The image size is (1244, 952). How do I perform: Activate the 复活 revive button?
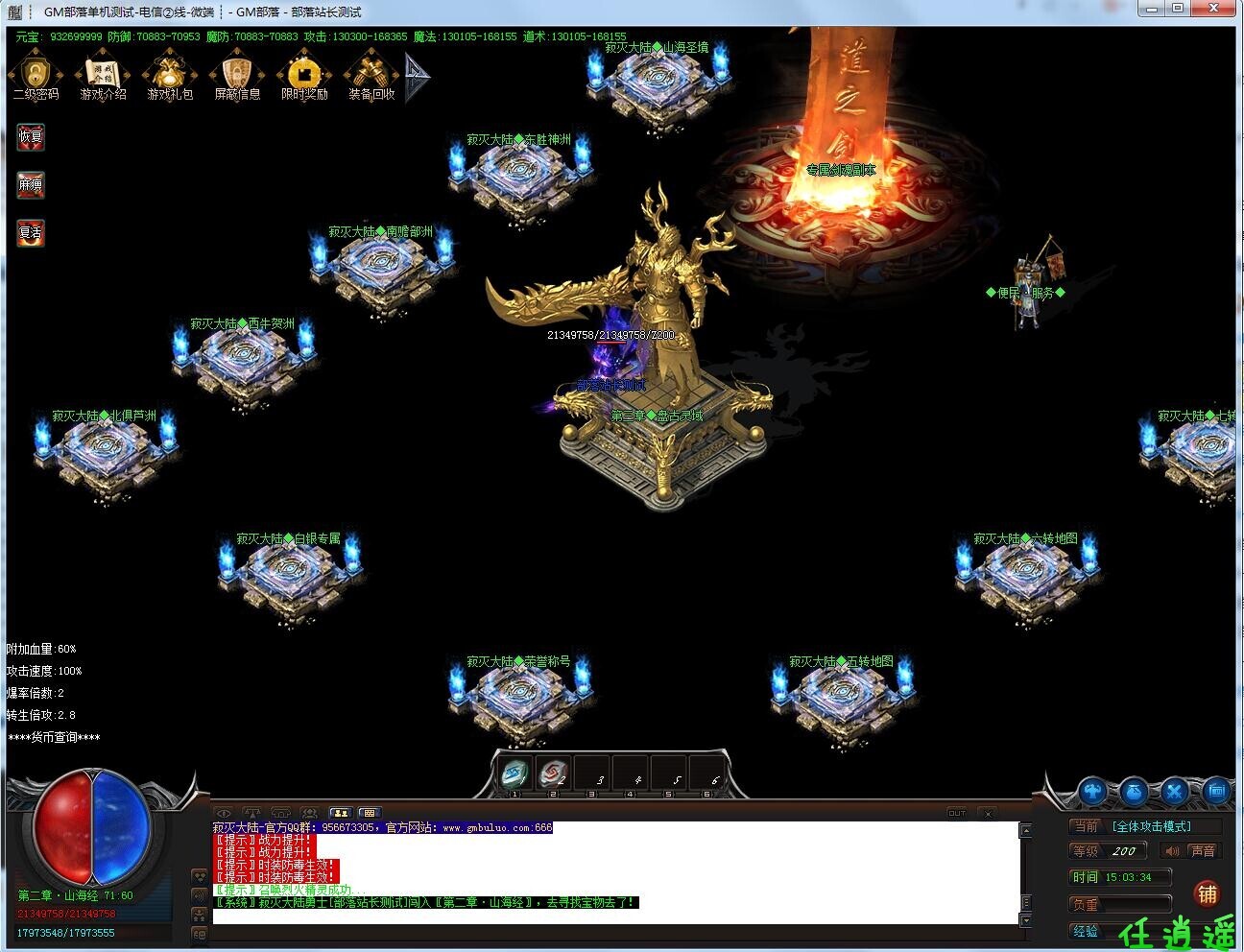pyautogui.click(x=31, y=232)
